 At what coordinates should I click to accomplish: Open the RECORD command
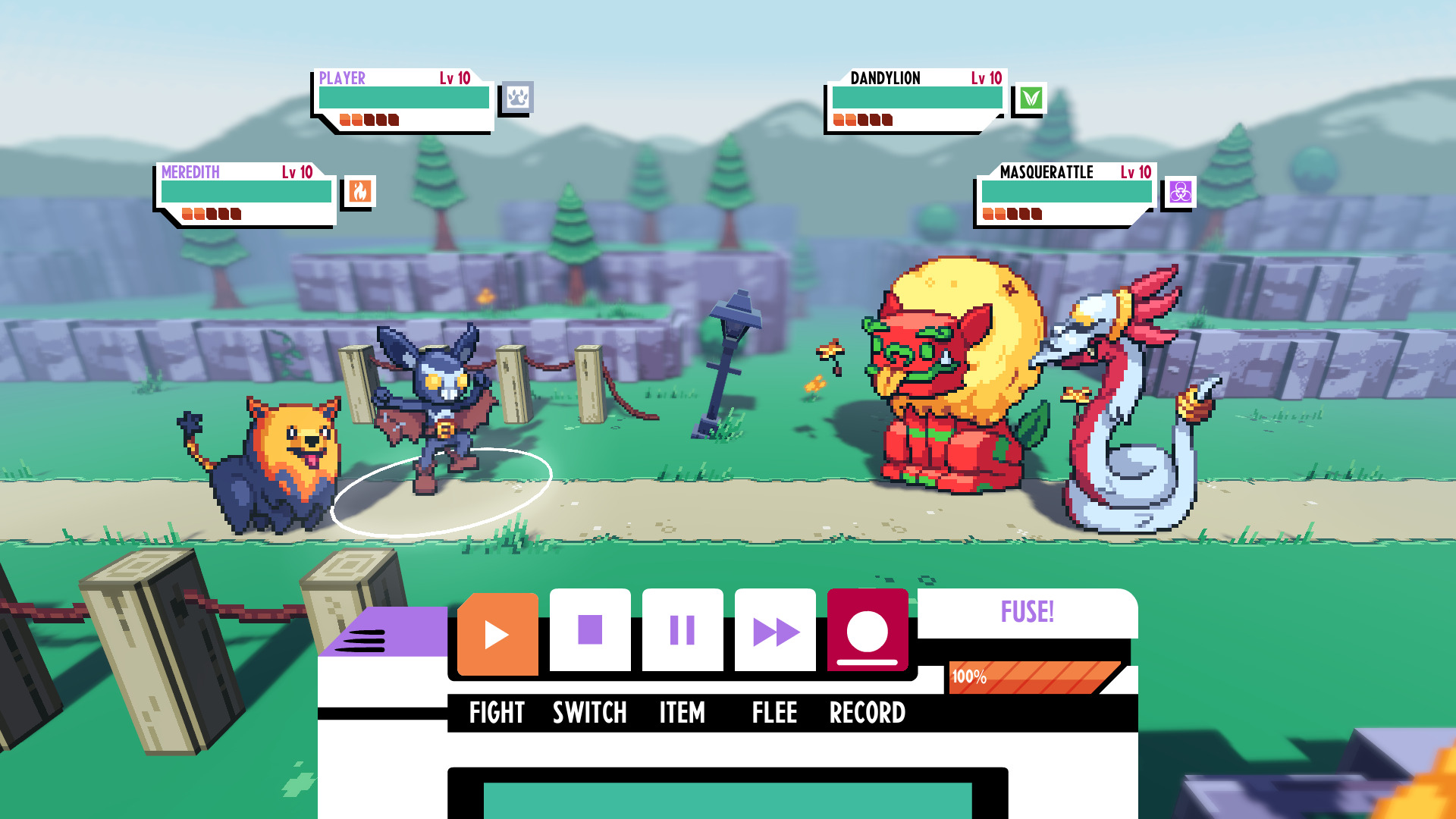[x=868, y=713]
